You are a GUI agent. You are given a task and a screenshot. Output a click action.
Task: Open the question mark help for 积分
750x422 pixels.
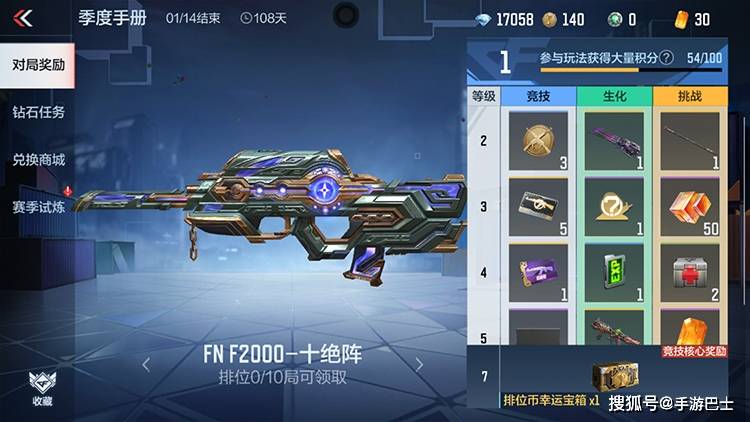click(x=666, y=59)
